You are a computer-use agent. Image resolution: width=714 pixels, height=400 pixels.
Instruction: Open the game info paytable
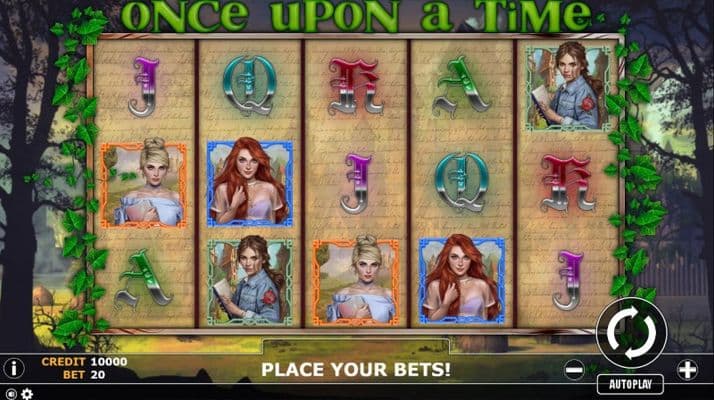coord(14,367)
